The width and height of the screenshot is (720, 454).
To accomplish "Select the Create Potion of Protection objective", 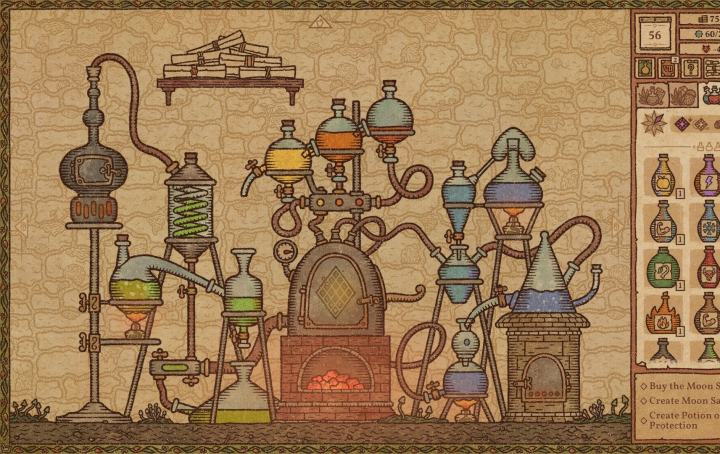I will 682,420.
